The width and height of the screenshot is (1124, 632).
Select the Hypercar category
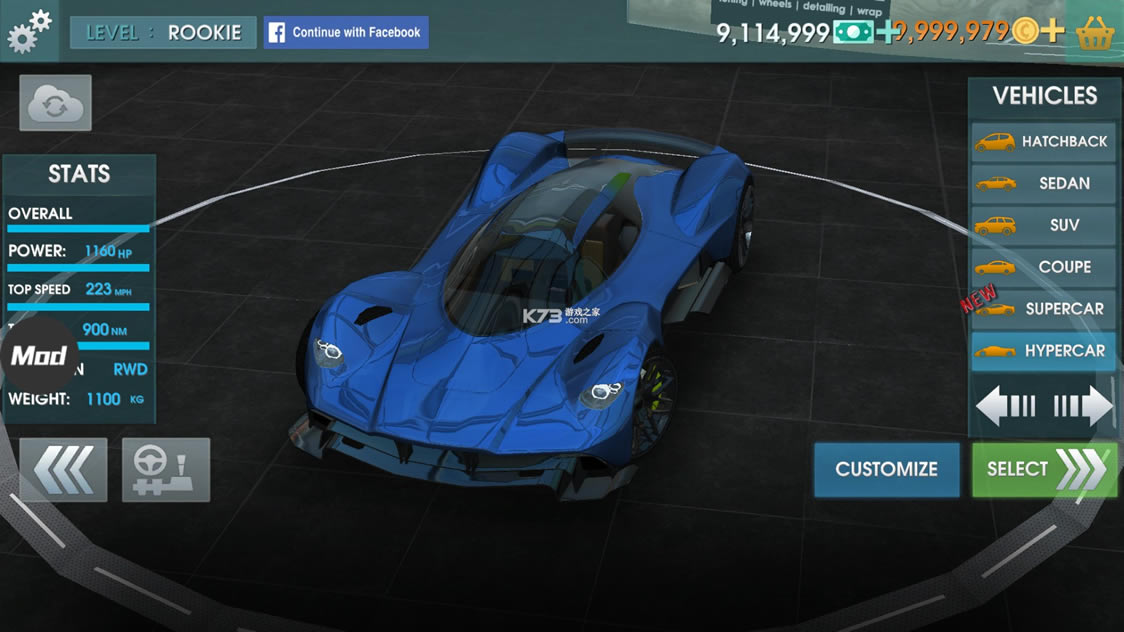coord(1043,351)
